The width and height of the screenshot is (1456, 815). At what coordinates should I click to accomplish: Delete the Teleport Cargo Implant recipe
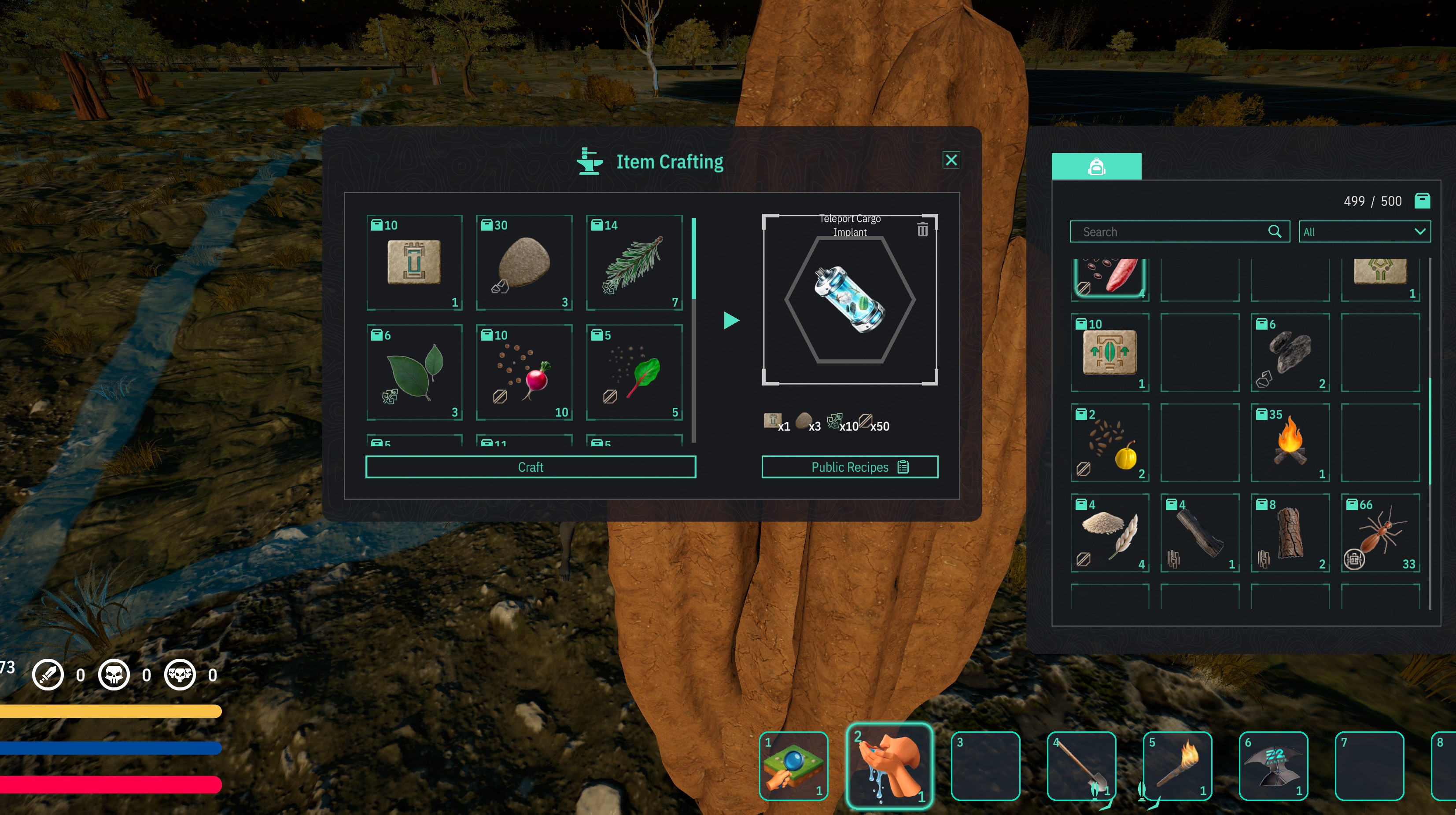tap(922, 229)
